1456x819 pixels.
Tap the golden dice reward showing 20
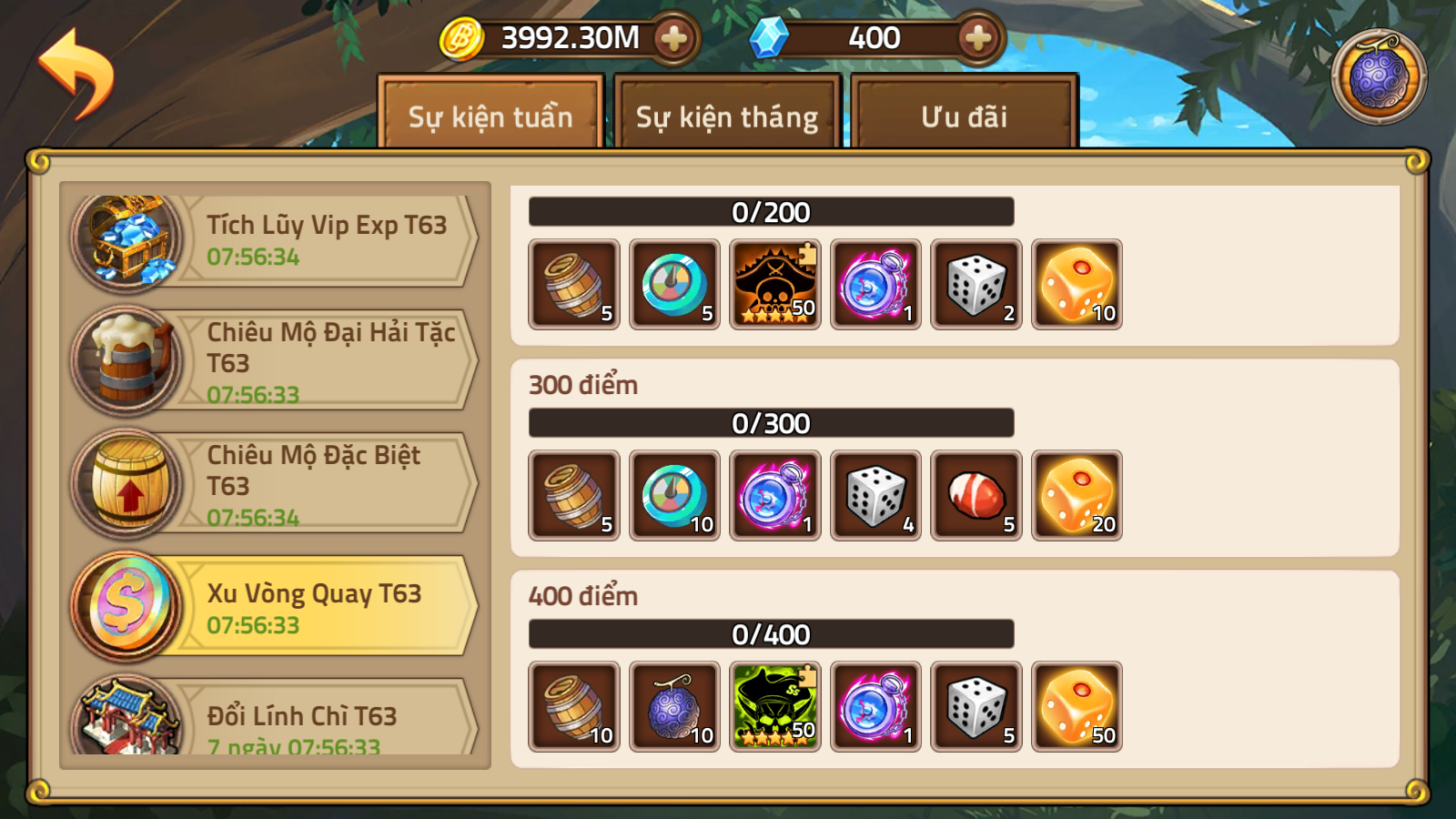pyautogui.click(x=1077, y=496)
